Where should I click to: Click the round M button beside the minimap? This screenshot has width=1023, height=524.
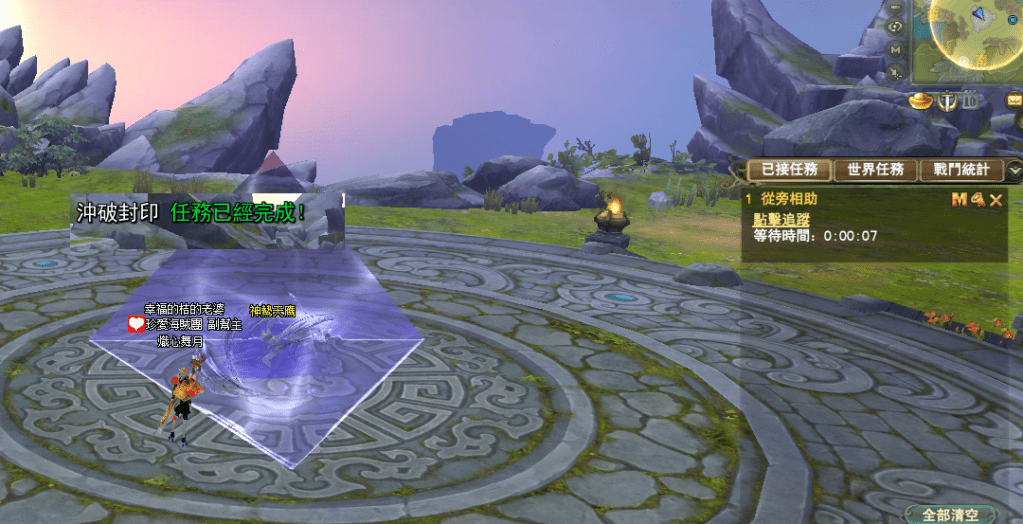pos(896,49)
